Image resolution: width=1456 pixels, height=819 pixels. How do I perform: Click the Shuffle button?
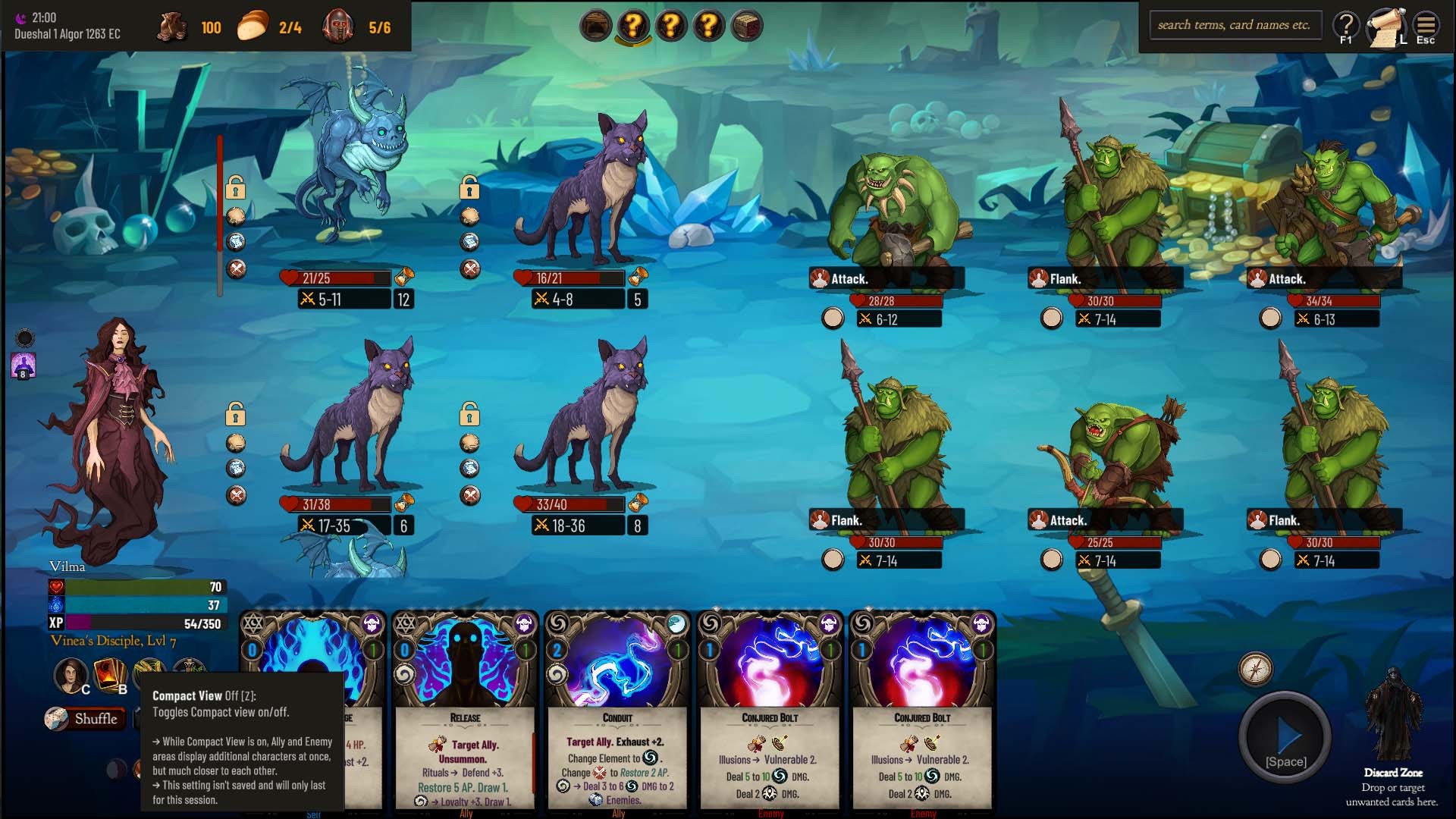tap(84, 718)
